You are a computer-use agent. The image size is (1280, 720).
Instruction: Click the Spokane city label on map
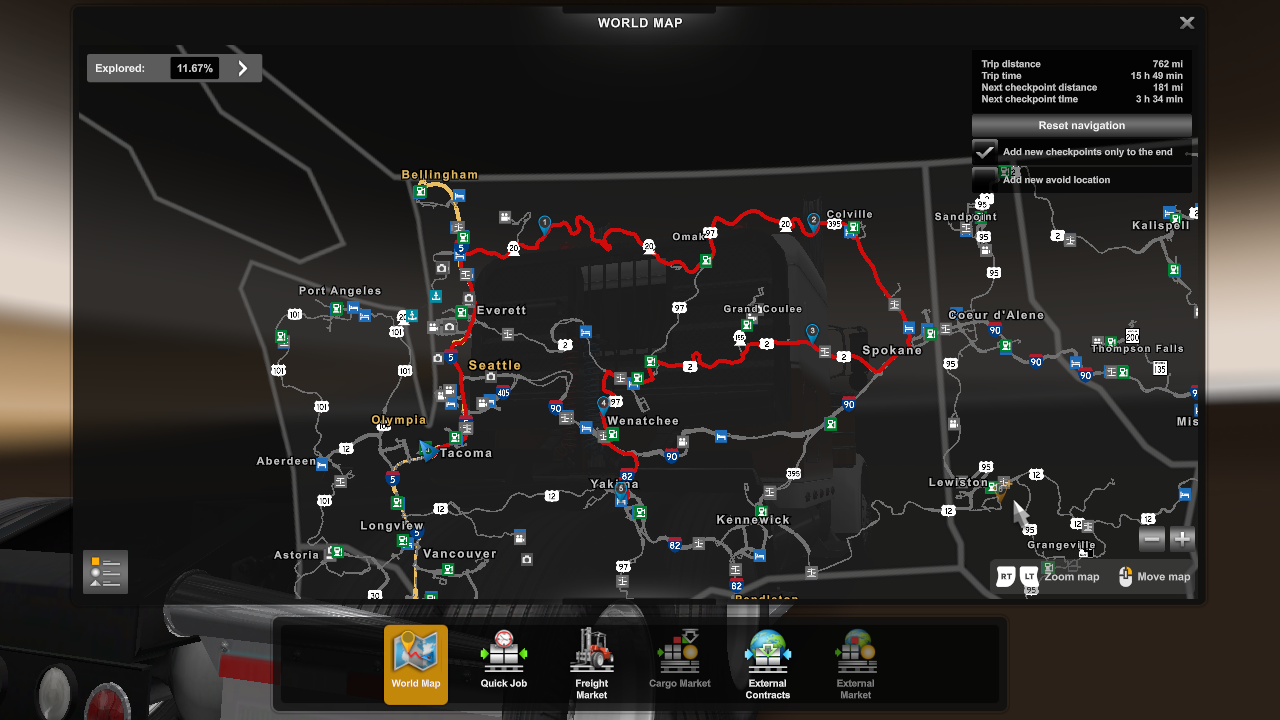click(x=892, y=351)
